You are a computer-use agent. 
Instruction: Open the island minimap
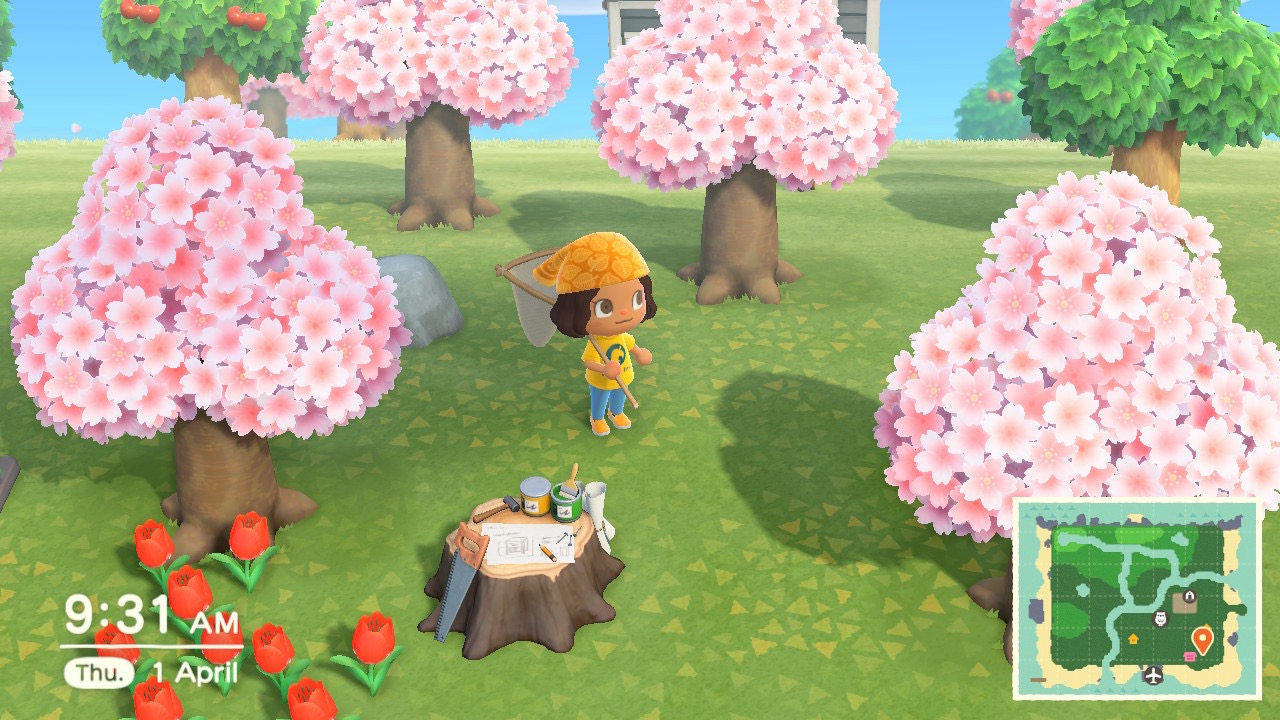click(1137, 598)
